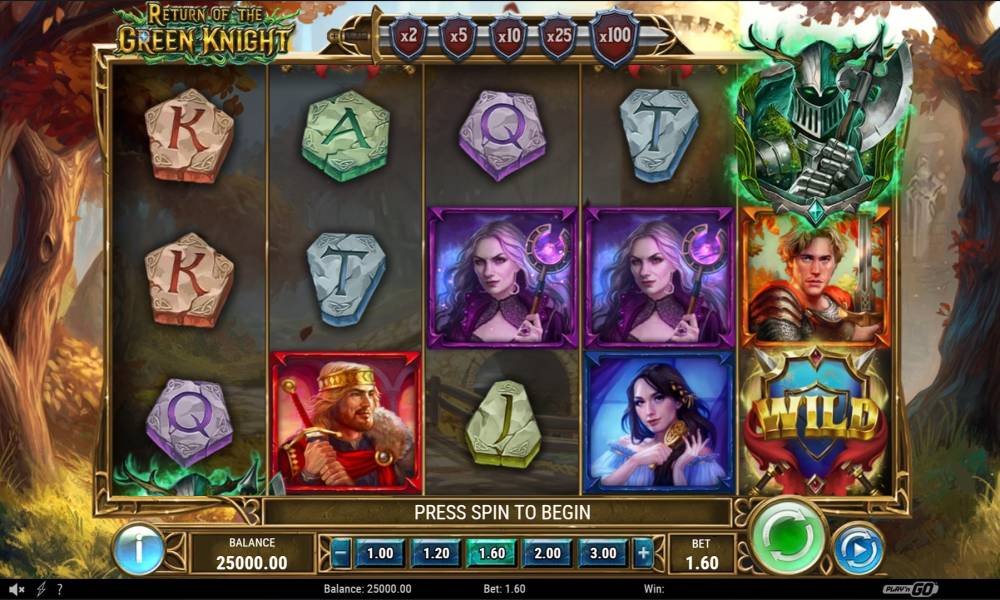Start autoplay with the blue button
1000x600 pixels.
[858, 549]
